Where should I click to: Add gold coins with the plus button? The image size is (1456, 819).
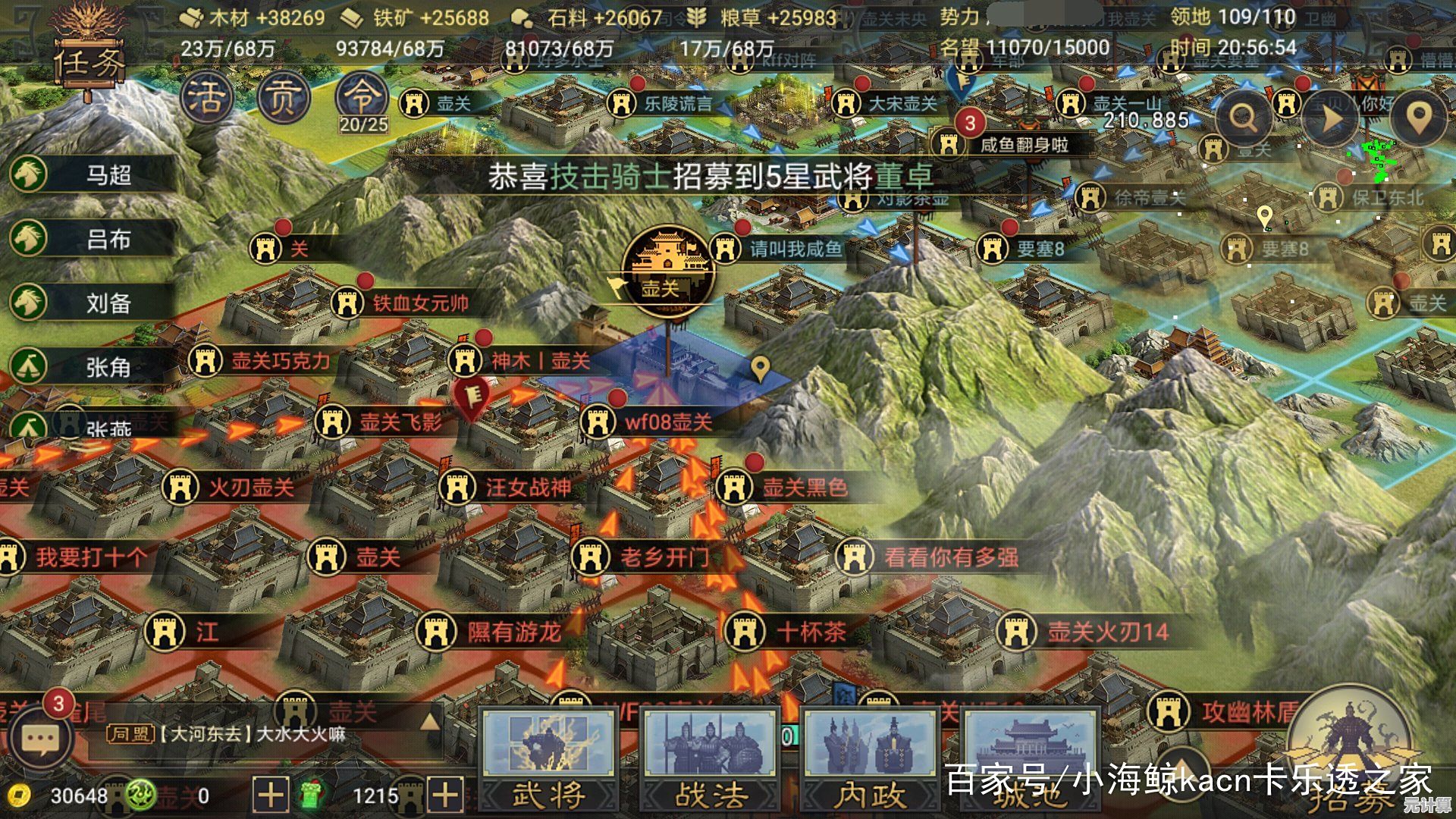pyautogui.click(x=270, y=795)
